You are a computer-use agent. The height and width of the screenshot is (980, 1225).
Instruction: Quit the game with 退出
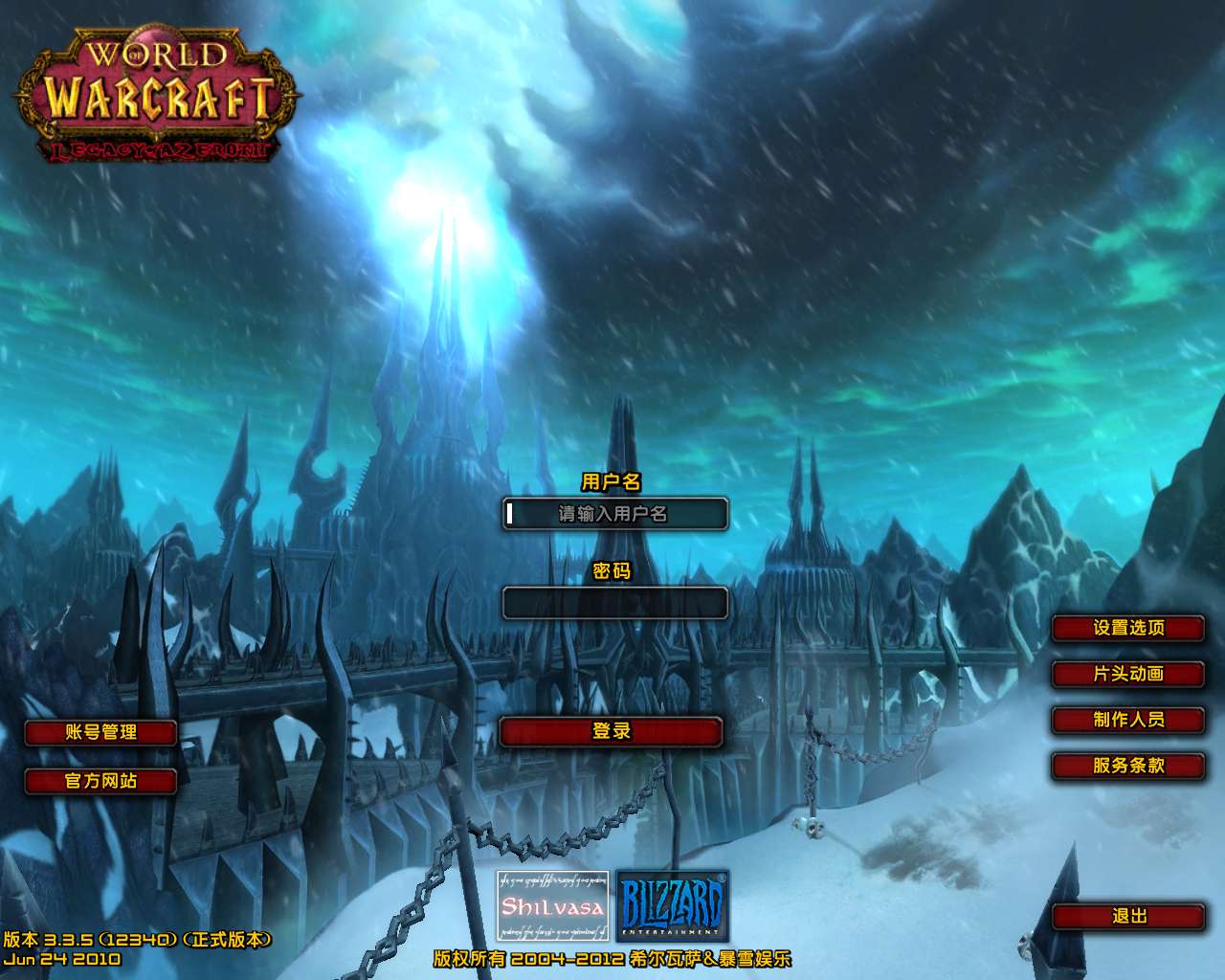1128,917
